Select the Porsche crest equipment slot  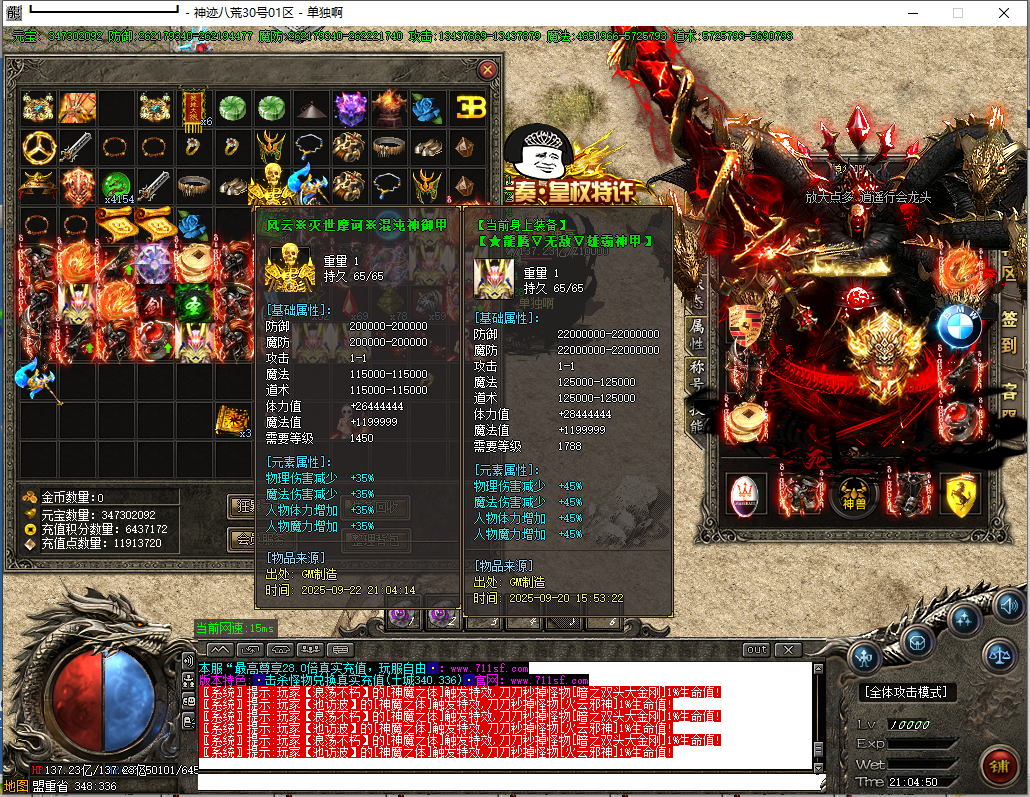(745, 322)
